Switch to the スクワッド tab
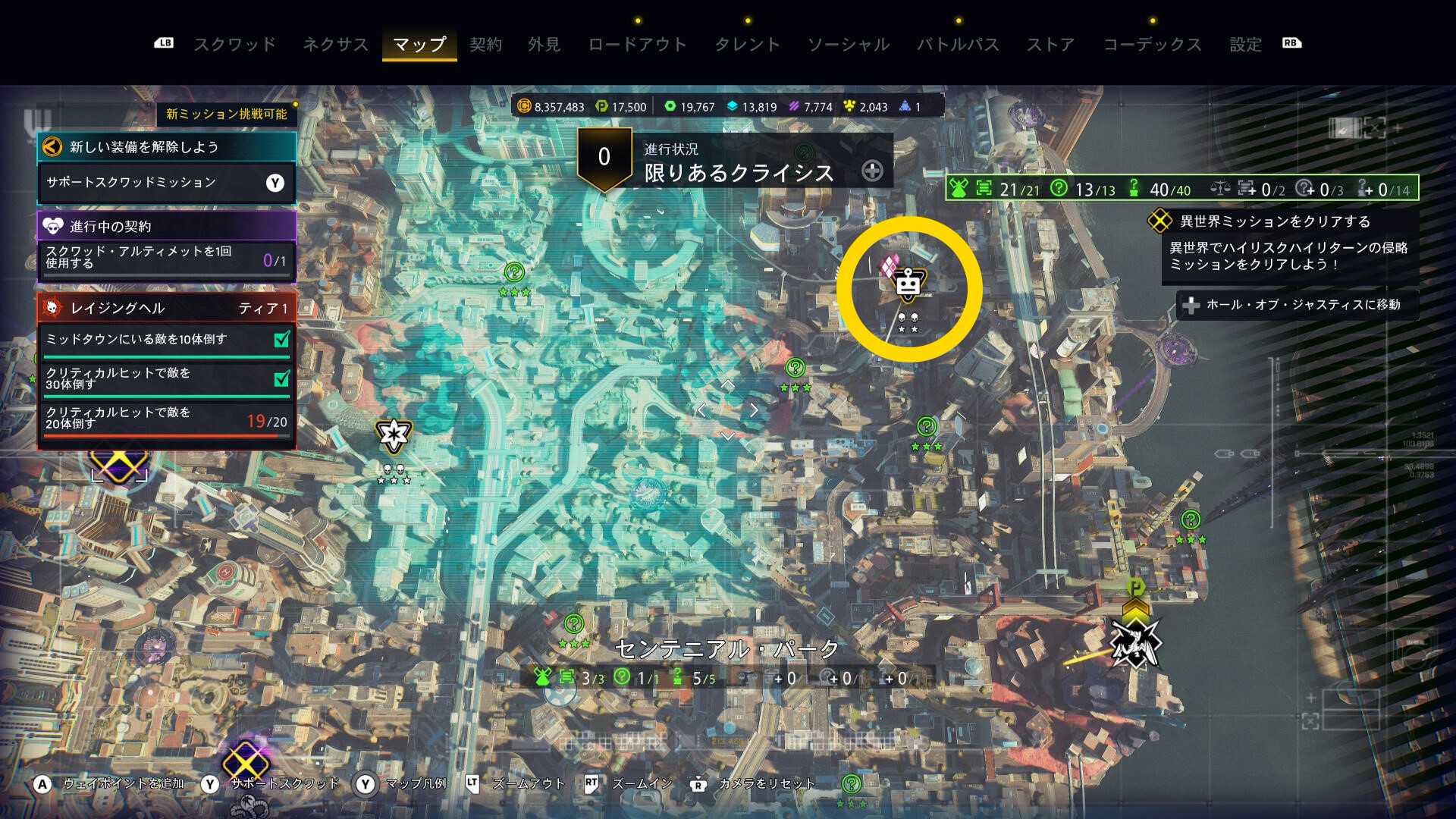1456x819 pixels. point(235,44)
